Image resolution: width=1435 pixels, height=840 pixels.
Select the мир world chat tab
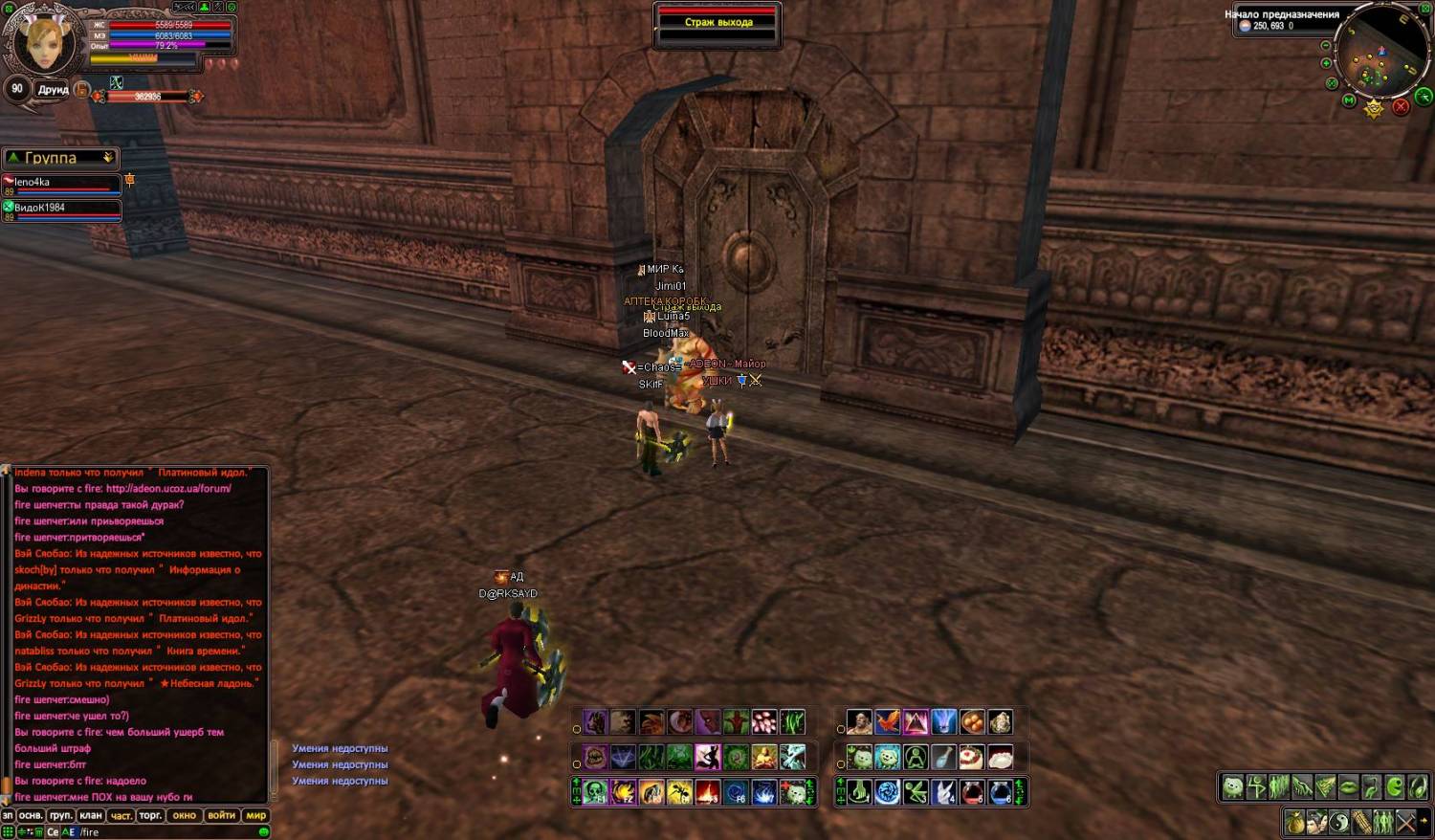click(x=255, y=816)
